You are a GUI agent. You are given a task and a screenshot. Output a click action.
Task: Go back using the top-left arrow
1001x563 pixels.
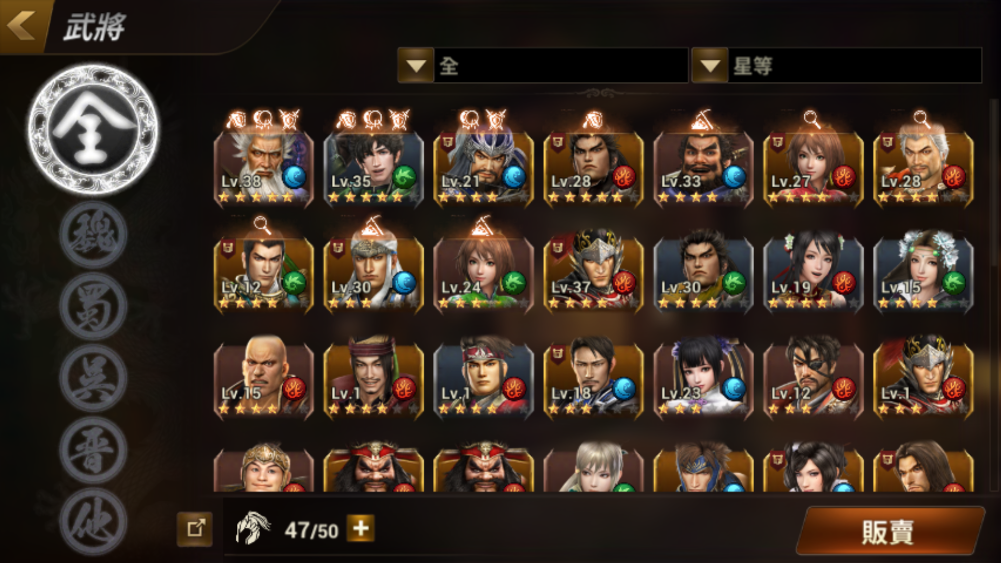[x=22, y=25]
